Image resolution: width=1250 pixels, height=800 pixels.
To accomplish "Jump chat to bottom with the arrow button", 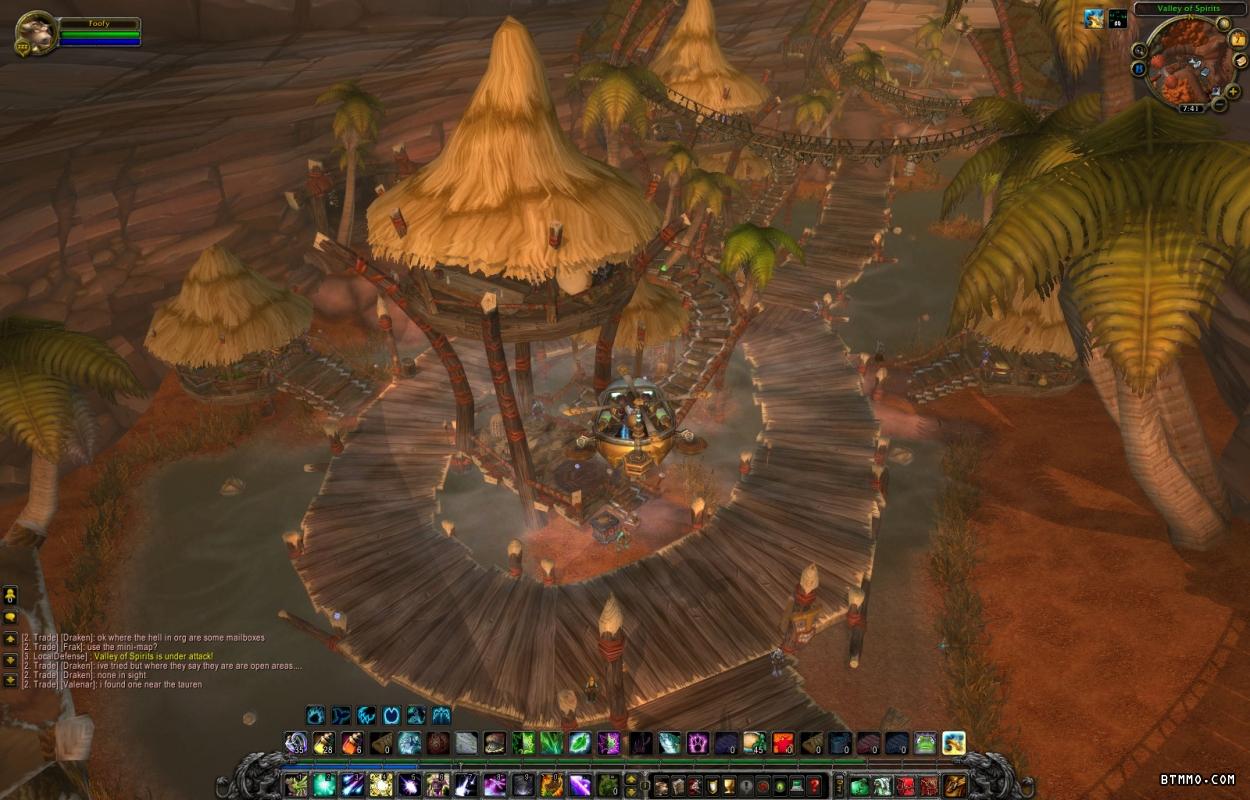I will coord(10,680).
